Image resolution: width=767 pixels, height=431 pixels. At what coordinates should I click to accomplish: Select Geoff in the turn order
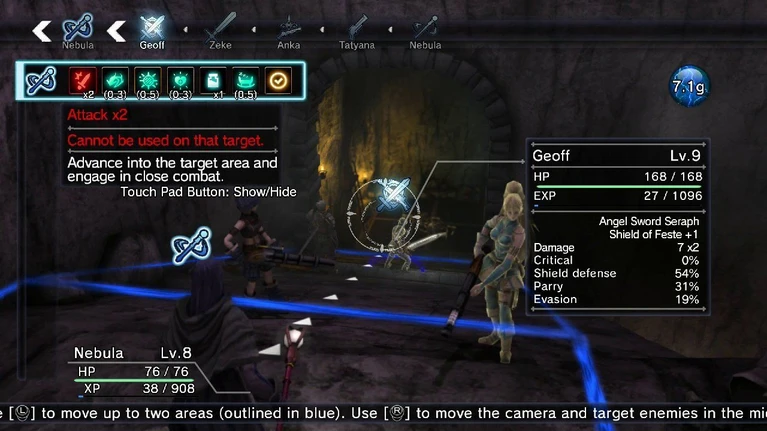click(x=153, y=26)
